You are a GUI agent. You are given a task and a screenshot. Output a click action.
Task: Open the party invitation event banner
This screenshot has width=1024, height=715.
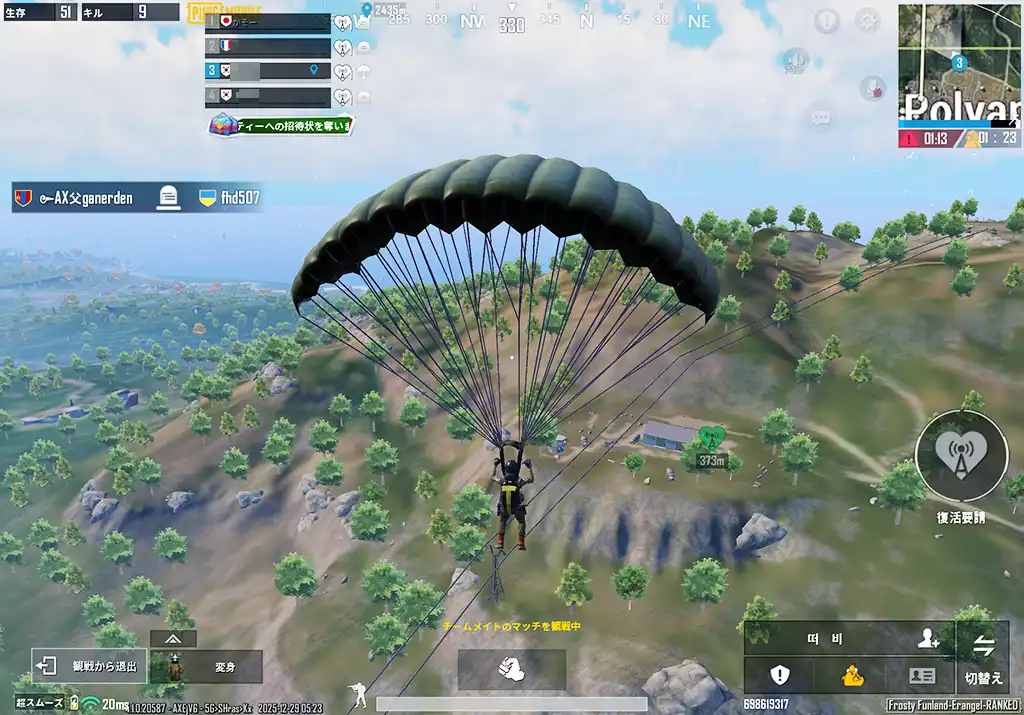pyautogui.click(x=281, y=125)
